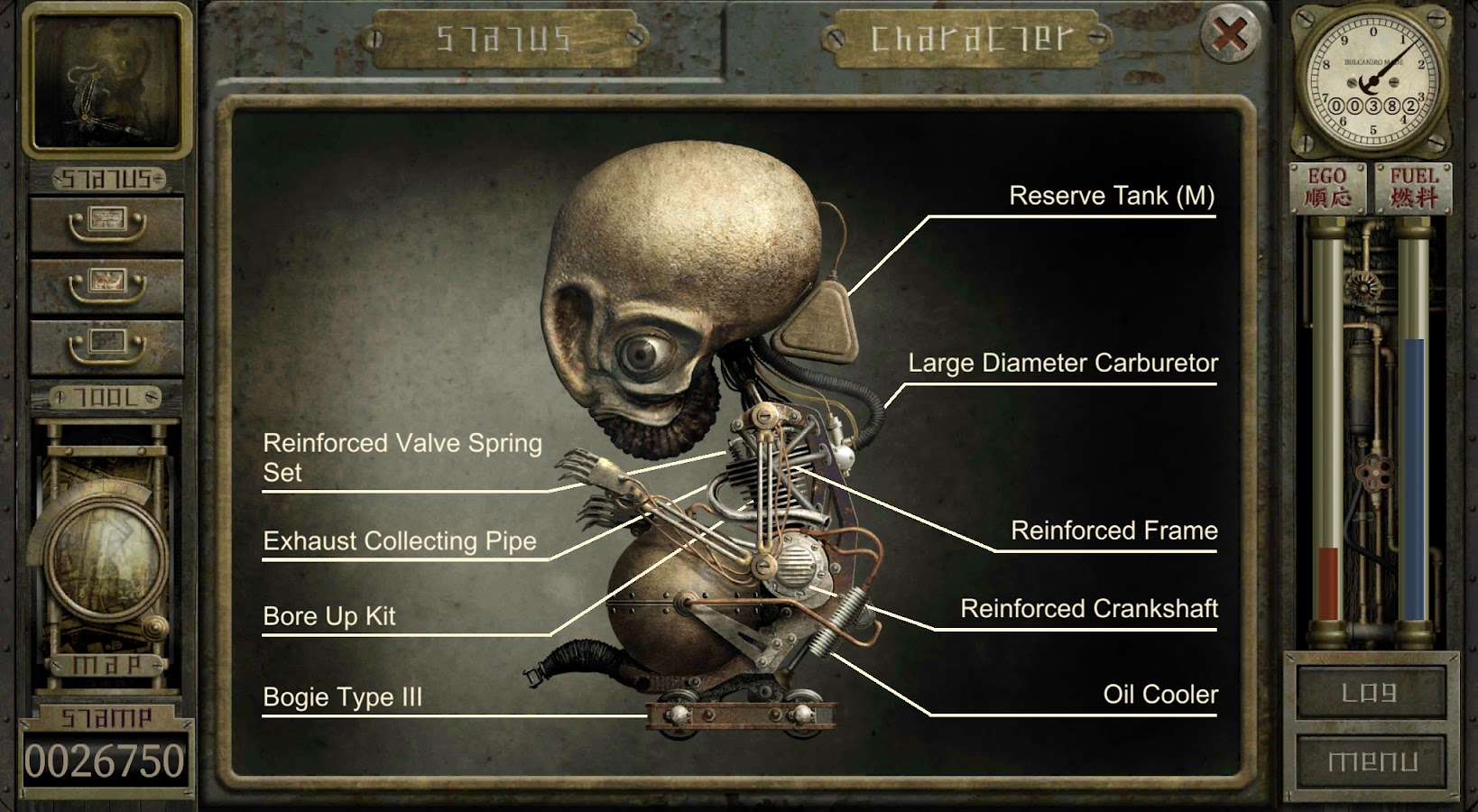
Task: Open the bottom drawer above the Tool plate
Action: tap(107, 347)
